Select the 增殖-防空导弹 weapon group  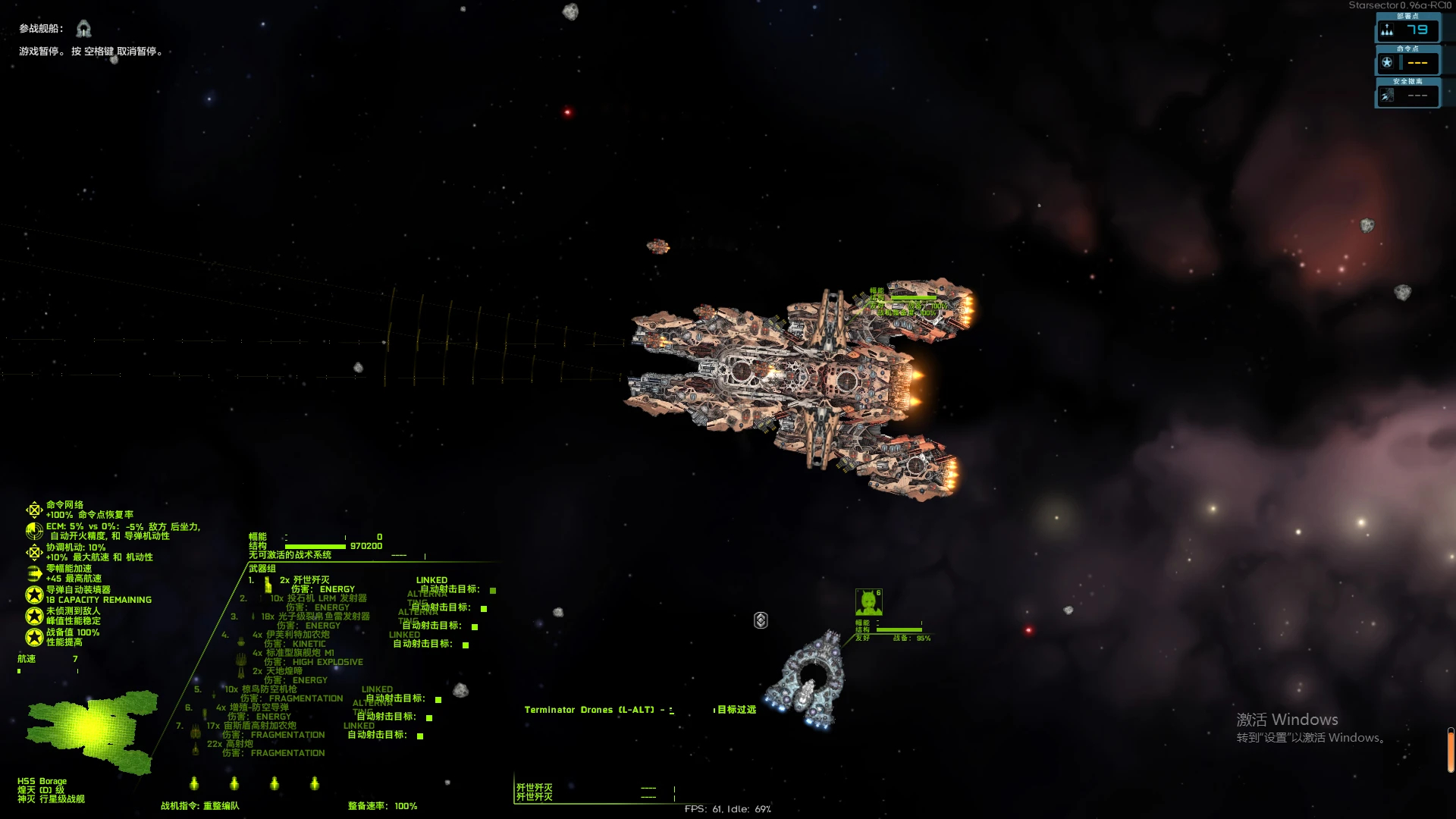253,708
